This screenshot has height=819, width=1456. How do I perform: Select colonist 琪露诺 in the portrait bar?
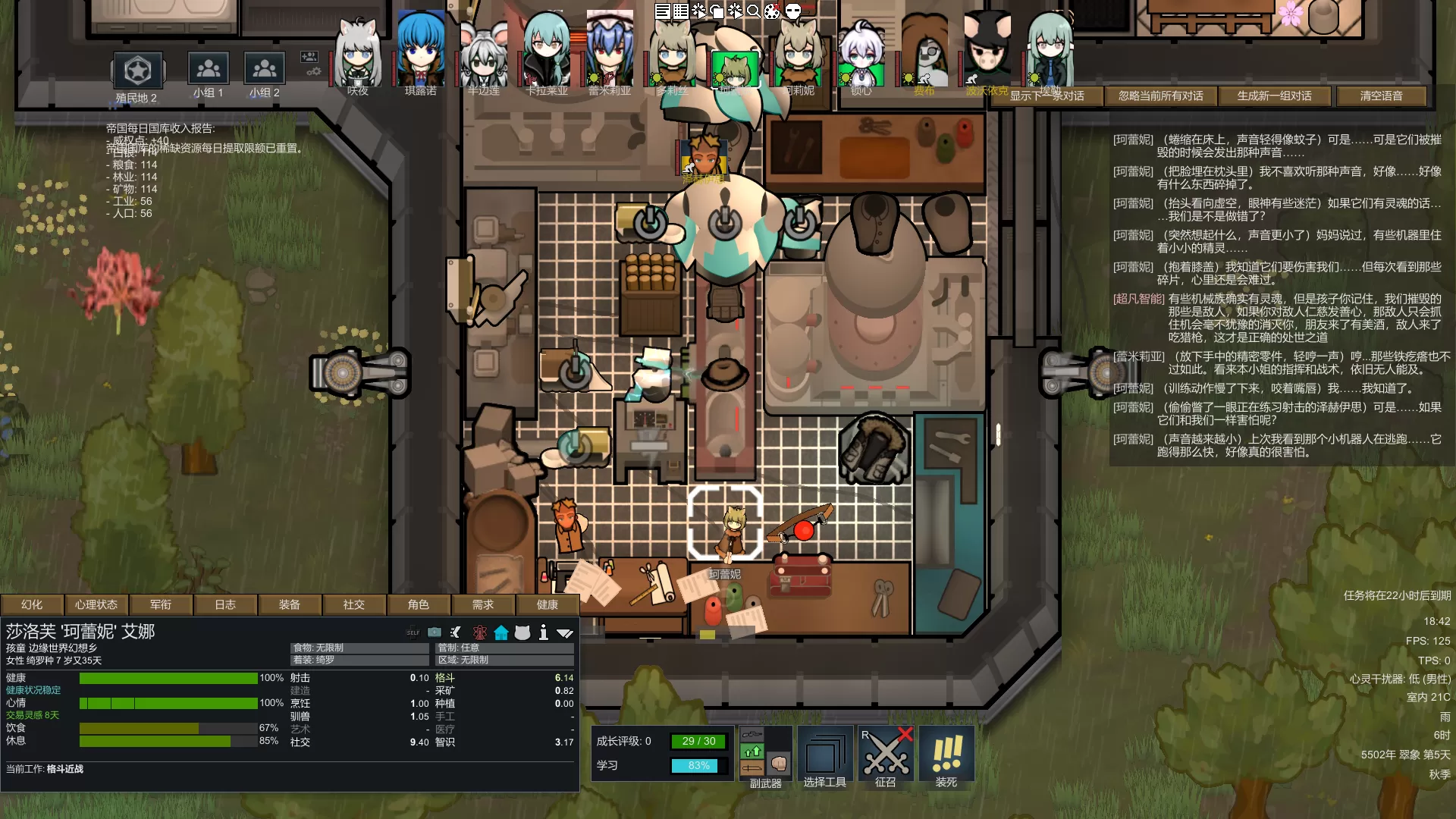click(421, 53)
